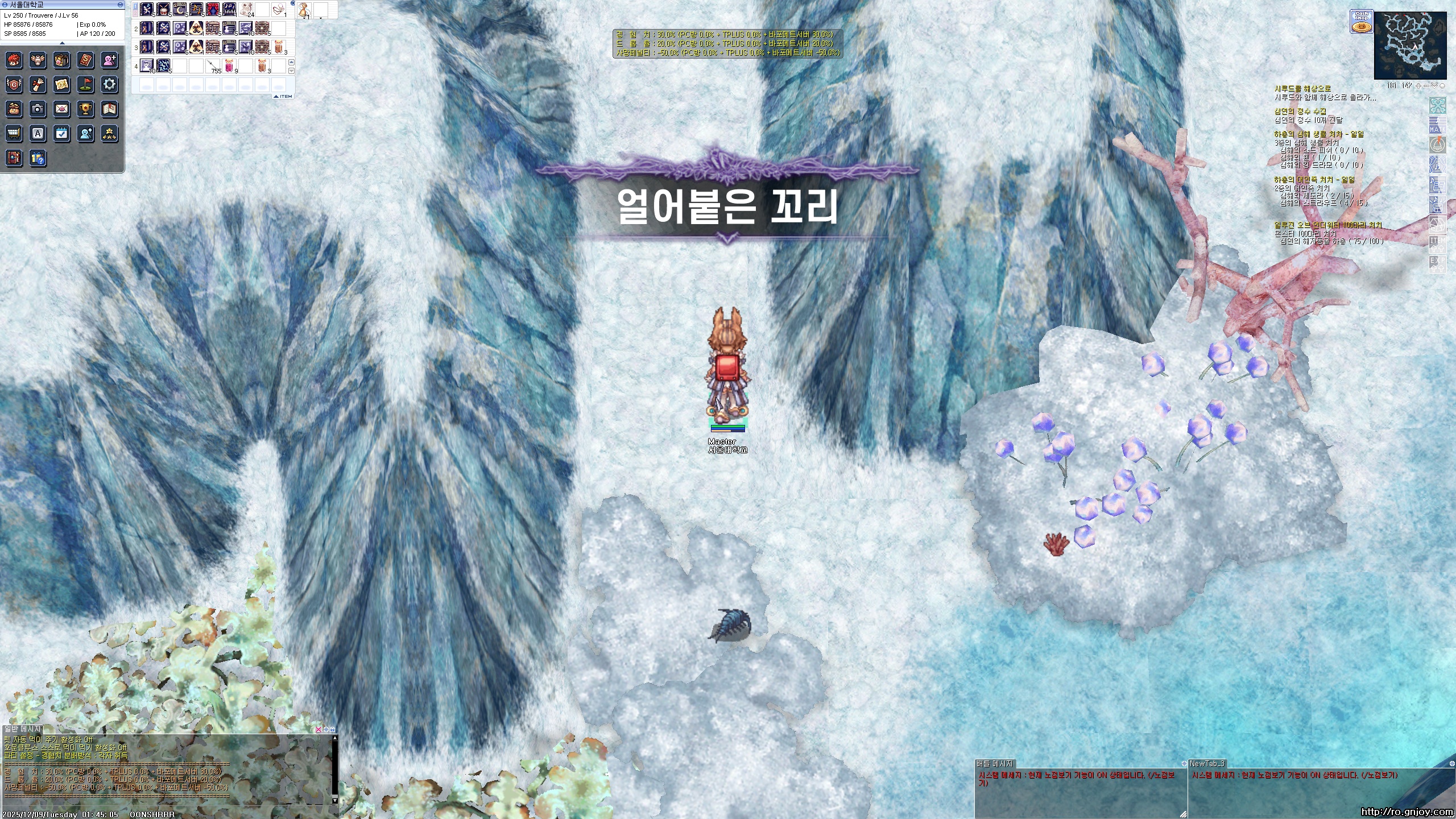The image size is (1456, 819).
Task: Open the equipment window via armor icon
Action: click(x=38, y=60)
